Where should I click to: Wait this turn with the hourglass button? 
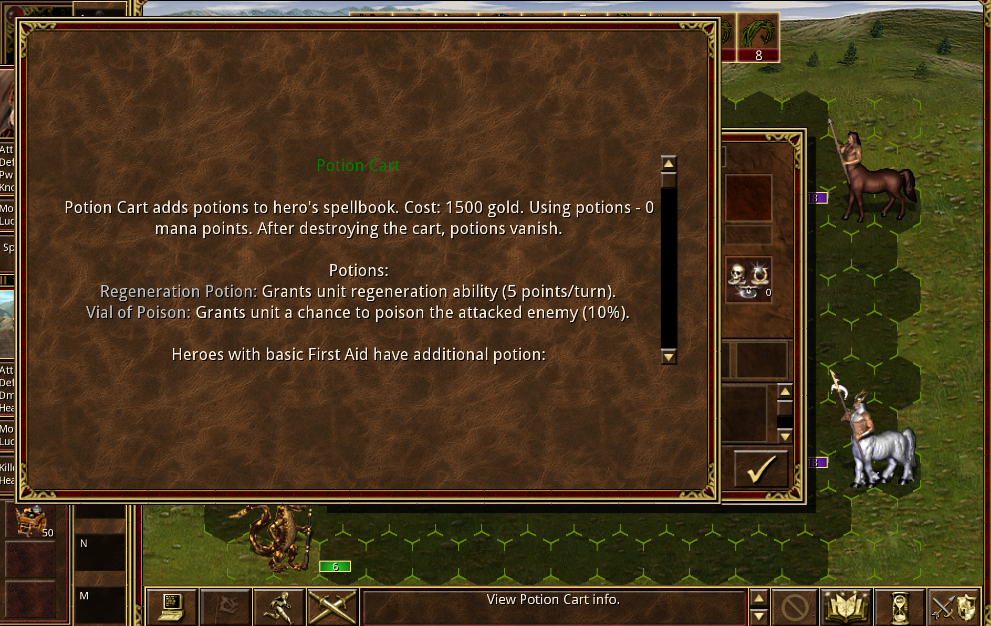point(899,606)
